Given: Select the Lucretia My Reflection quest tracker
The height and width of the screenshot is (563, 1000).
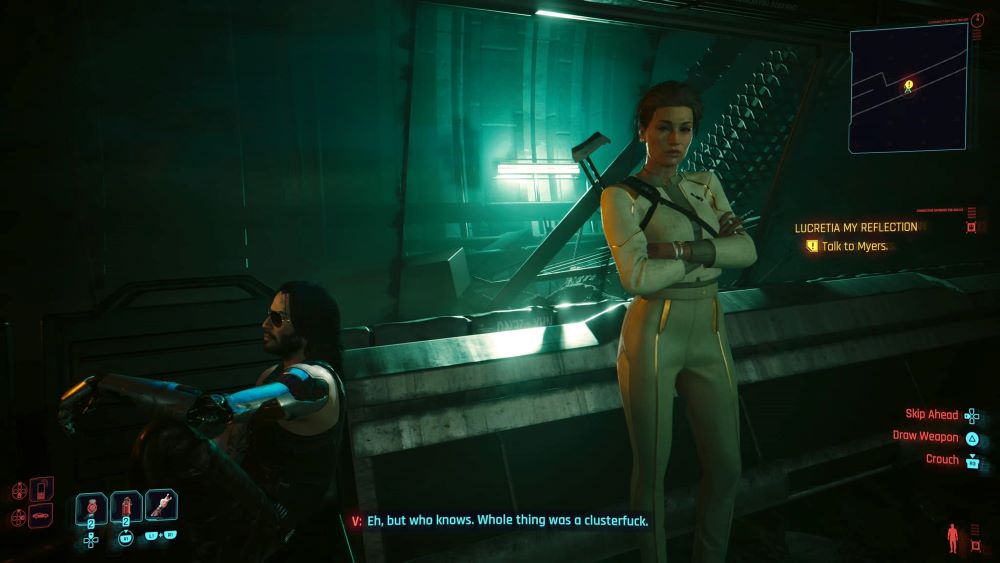Looking at the screenshot, I should coord(855,228).
